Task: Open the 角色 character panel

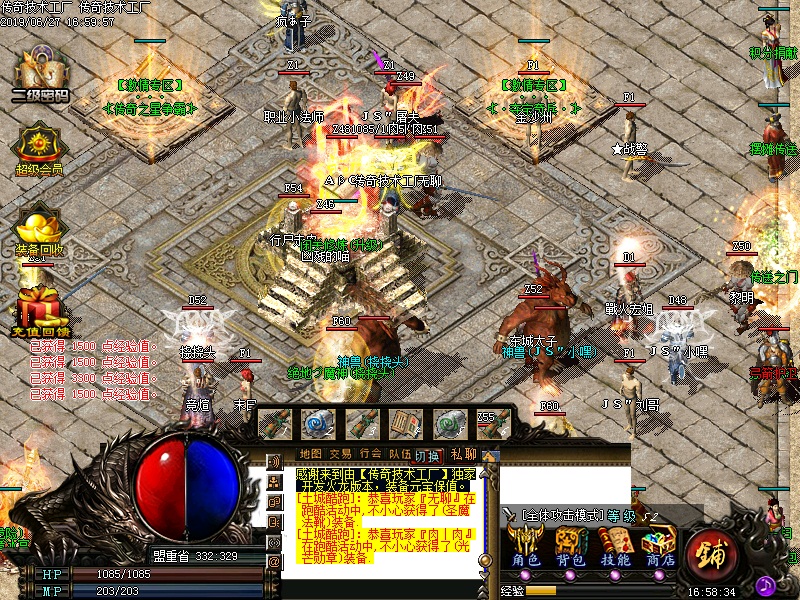Action: pyautogui.click(x=527, y=546)
